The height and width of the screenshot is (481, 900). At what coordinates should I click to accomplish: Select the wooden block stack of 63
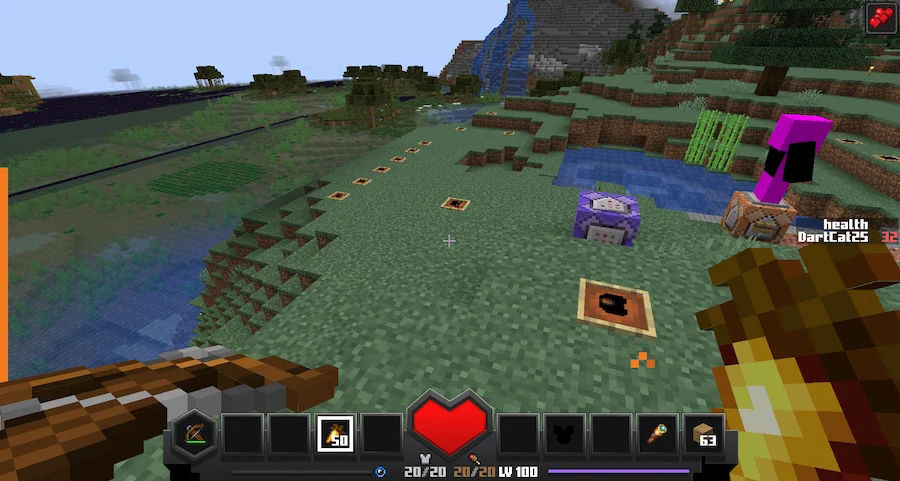click(705, 434)
